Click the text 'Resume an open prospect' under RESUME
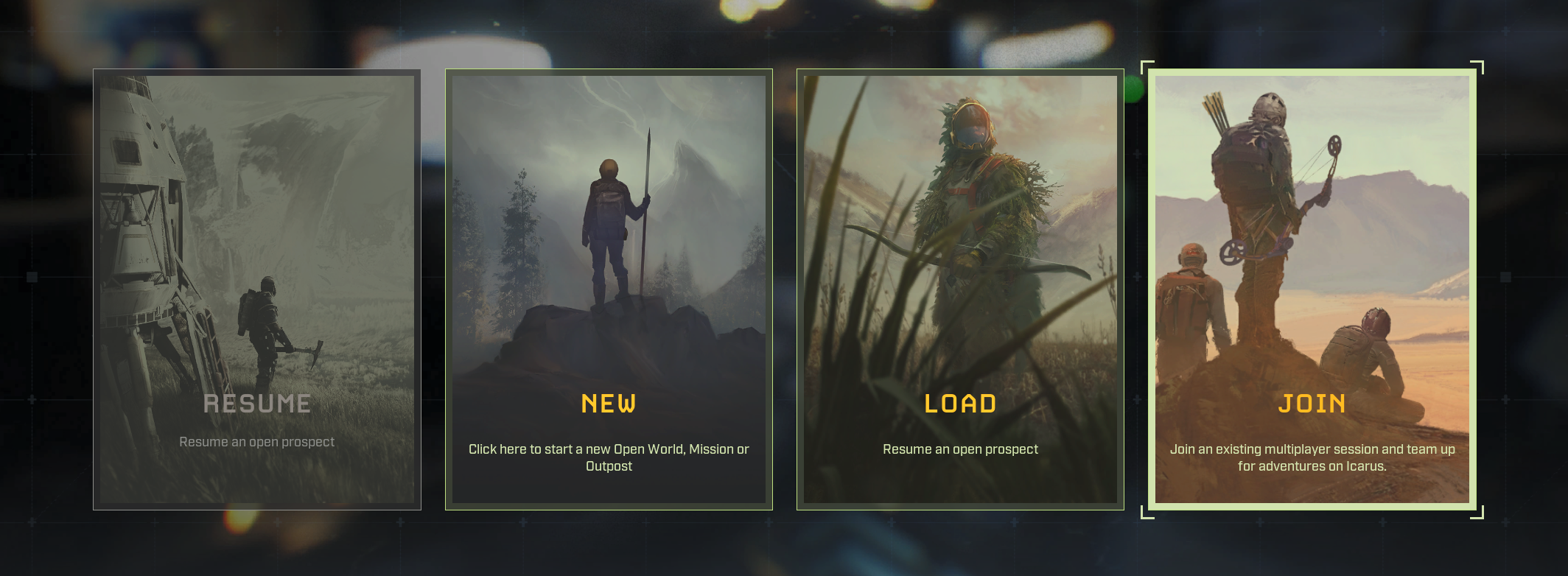The width and height of the screenshot is (1568, 576). 256,442
